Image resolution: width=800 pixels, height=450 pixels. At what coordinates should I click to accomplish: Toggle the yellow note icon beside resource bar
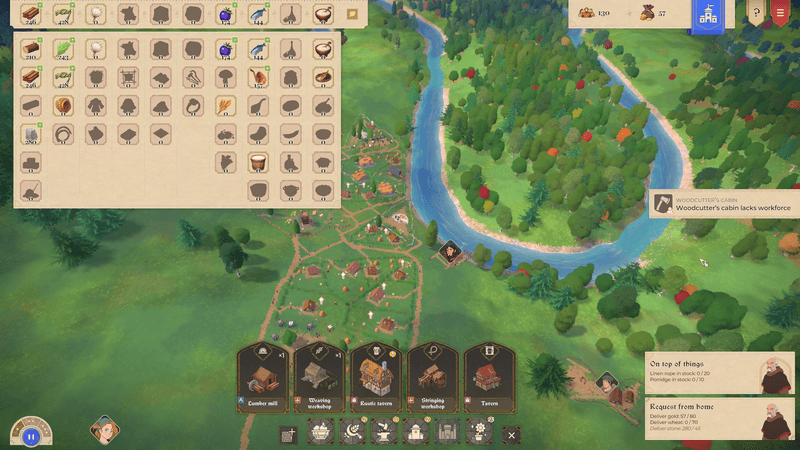tap(352, 14)
